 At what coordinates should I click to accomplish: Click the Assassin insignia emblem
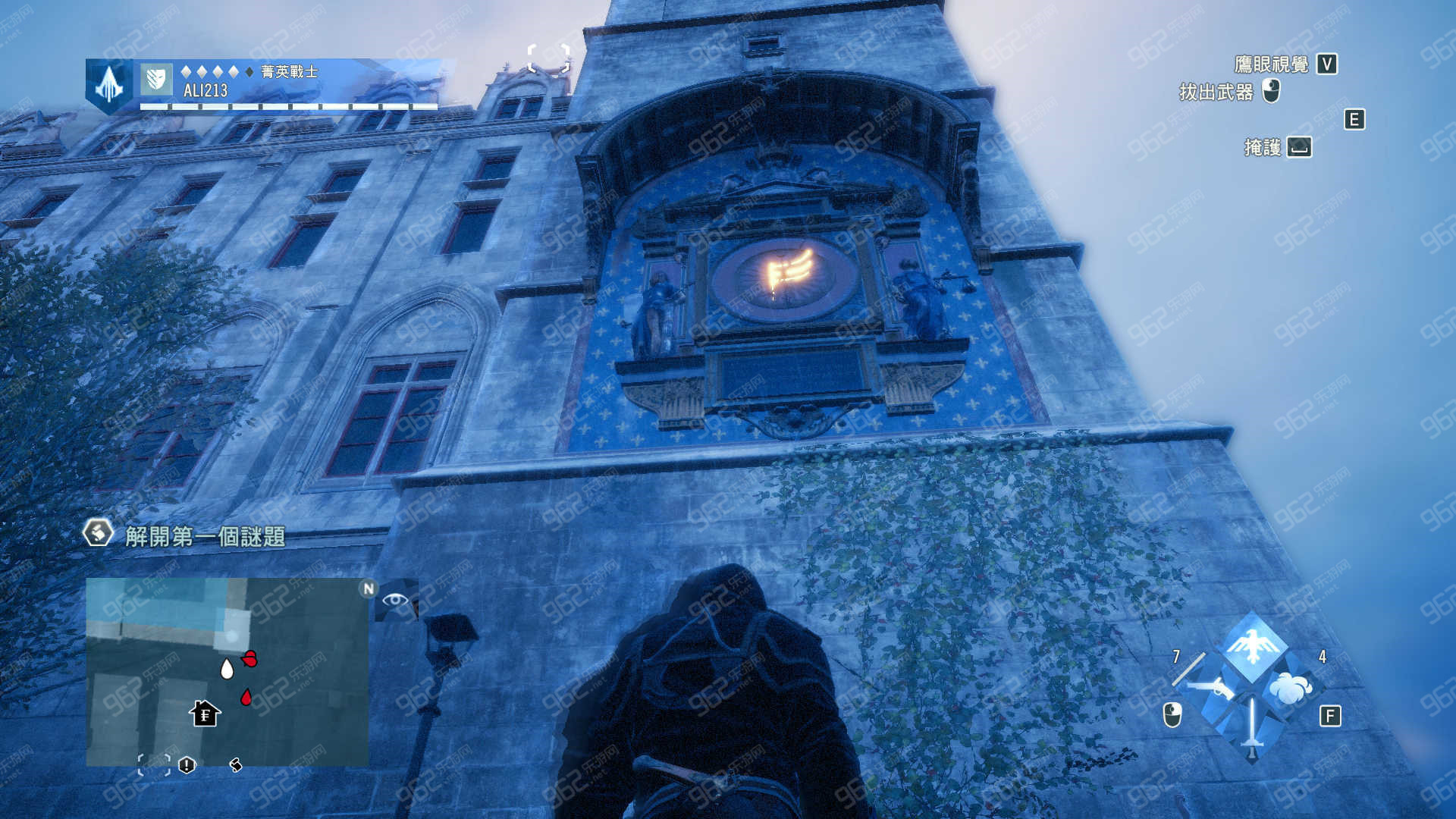coord(109,85)
